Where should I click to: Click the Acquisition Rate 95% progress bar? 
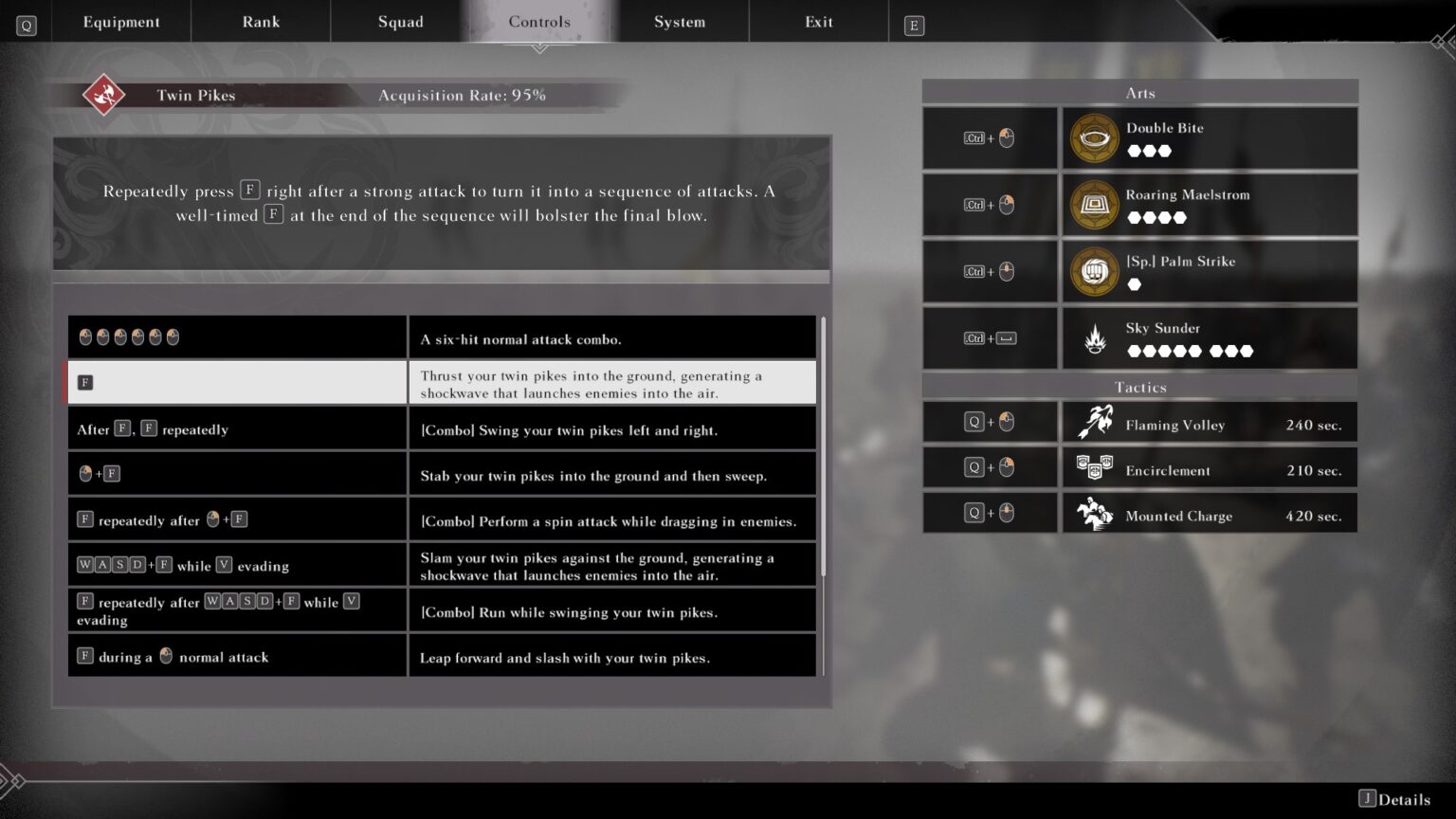(x=464, y=95)
